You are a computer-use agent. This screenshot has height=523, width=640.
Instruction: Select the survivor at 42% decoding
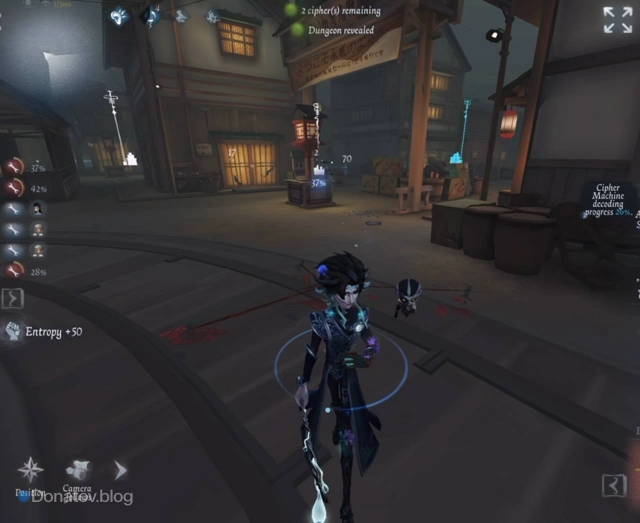pyautogui.click(x=14, y=188)
